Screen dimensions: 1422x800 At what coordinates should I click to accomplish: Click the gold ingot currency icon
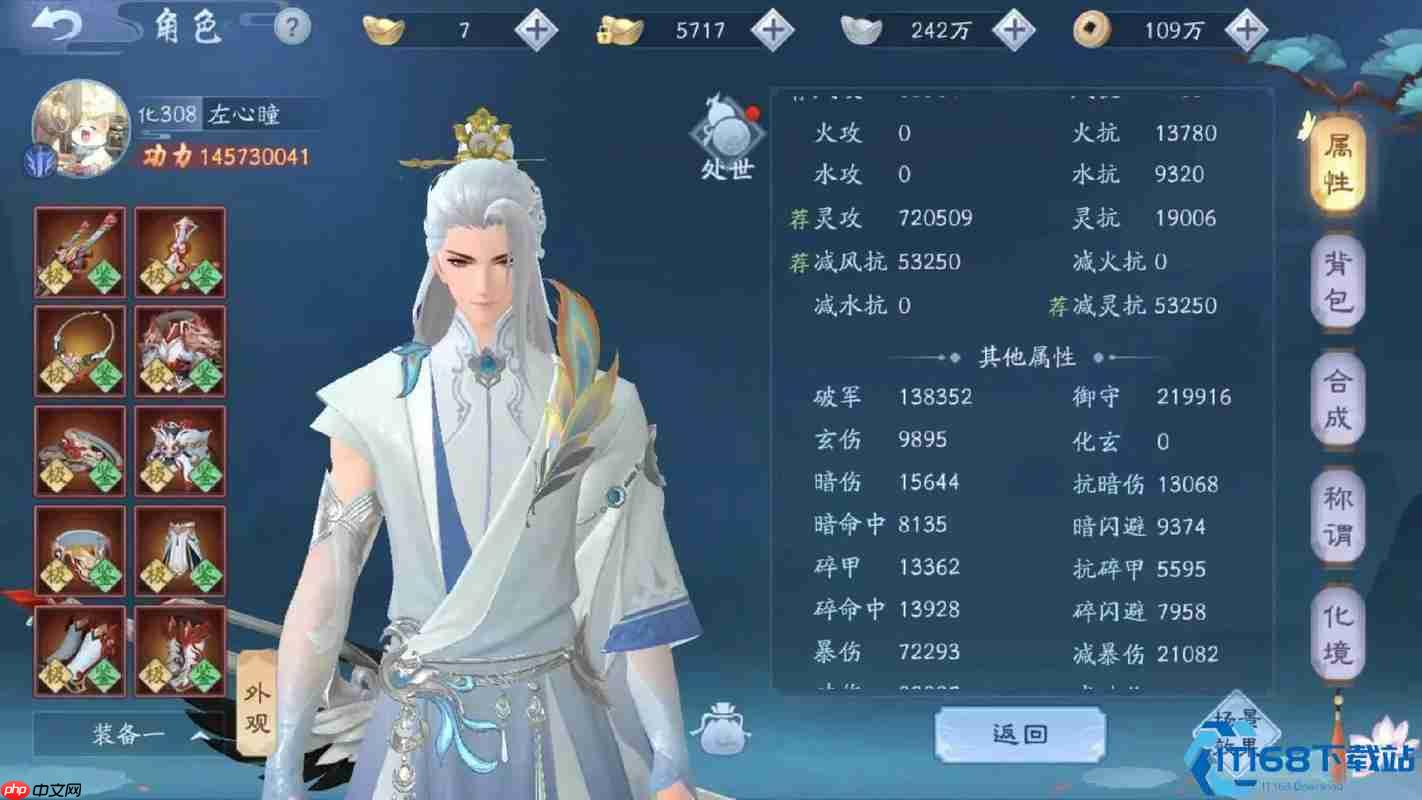click(384, 29)
